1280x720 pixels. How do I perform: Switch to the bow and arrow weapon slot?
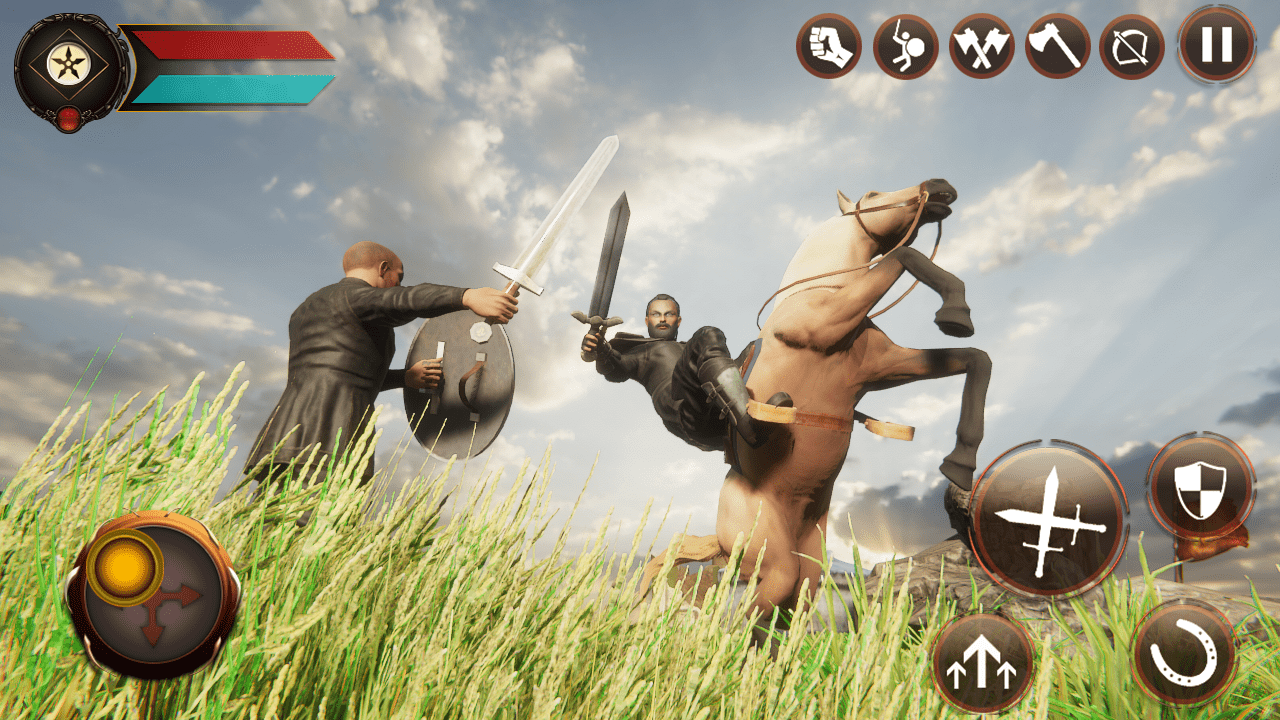[x=1133, y=47]
